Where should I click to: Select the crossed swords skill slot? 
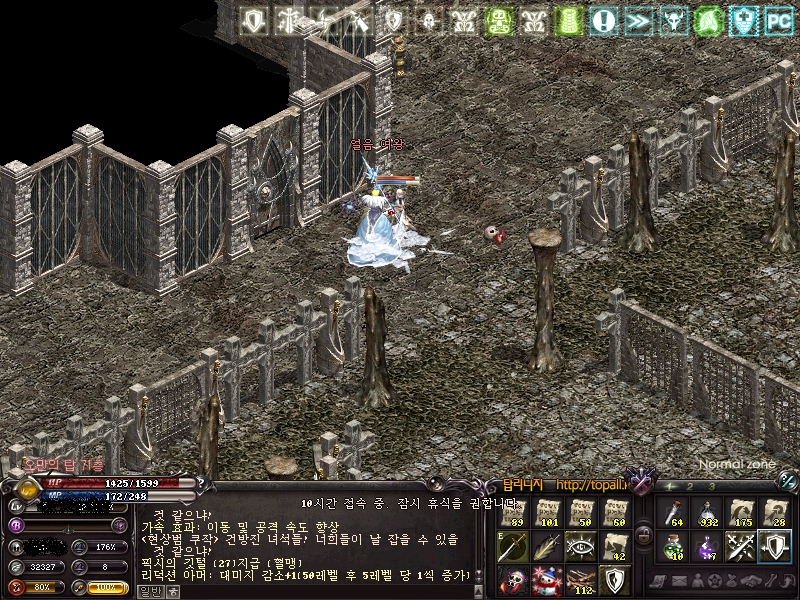click(741, 546)
